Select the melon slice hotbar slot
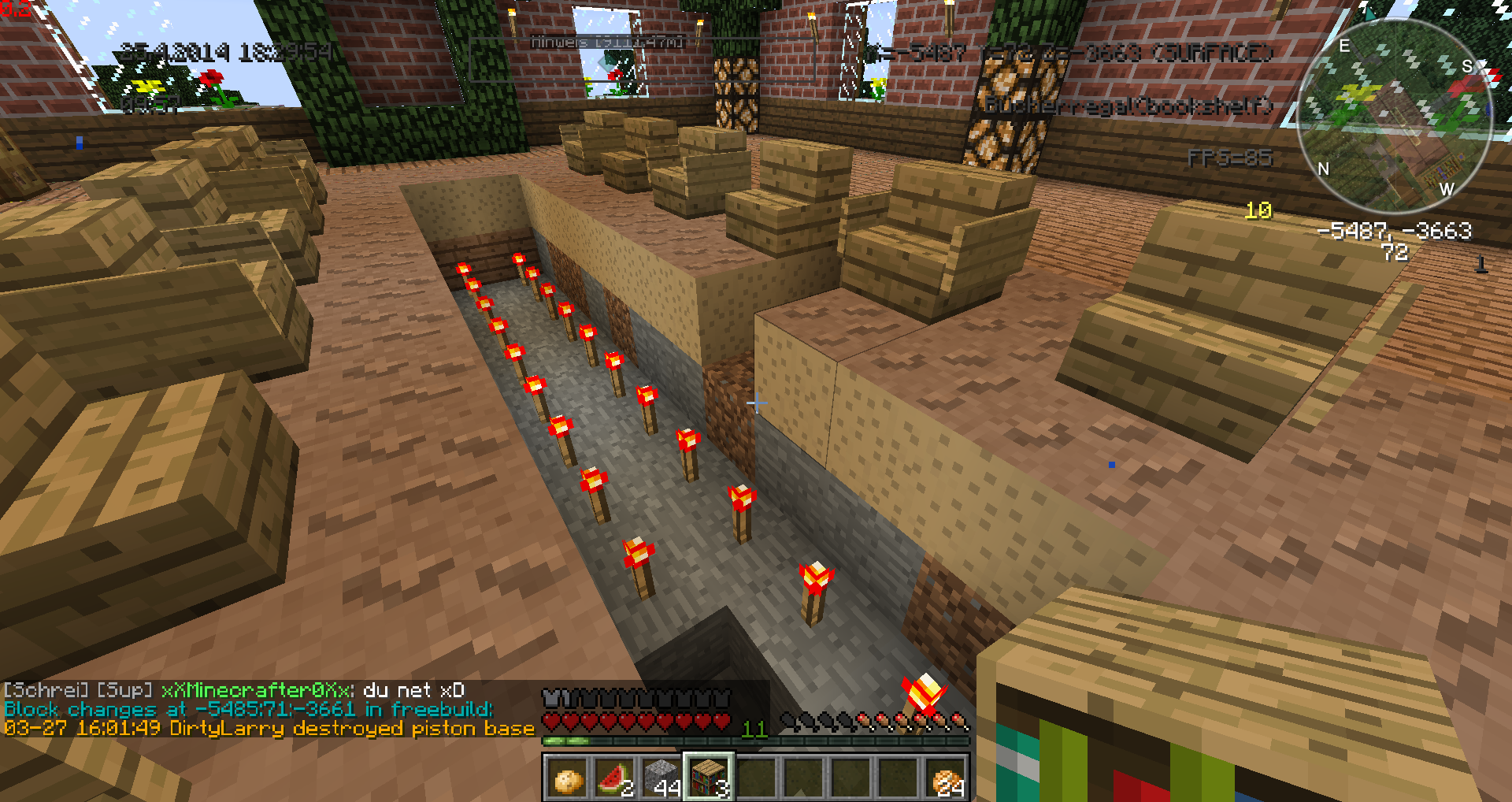 tap(615, 778)
